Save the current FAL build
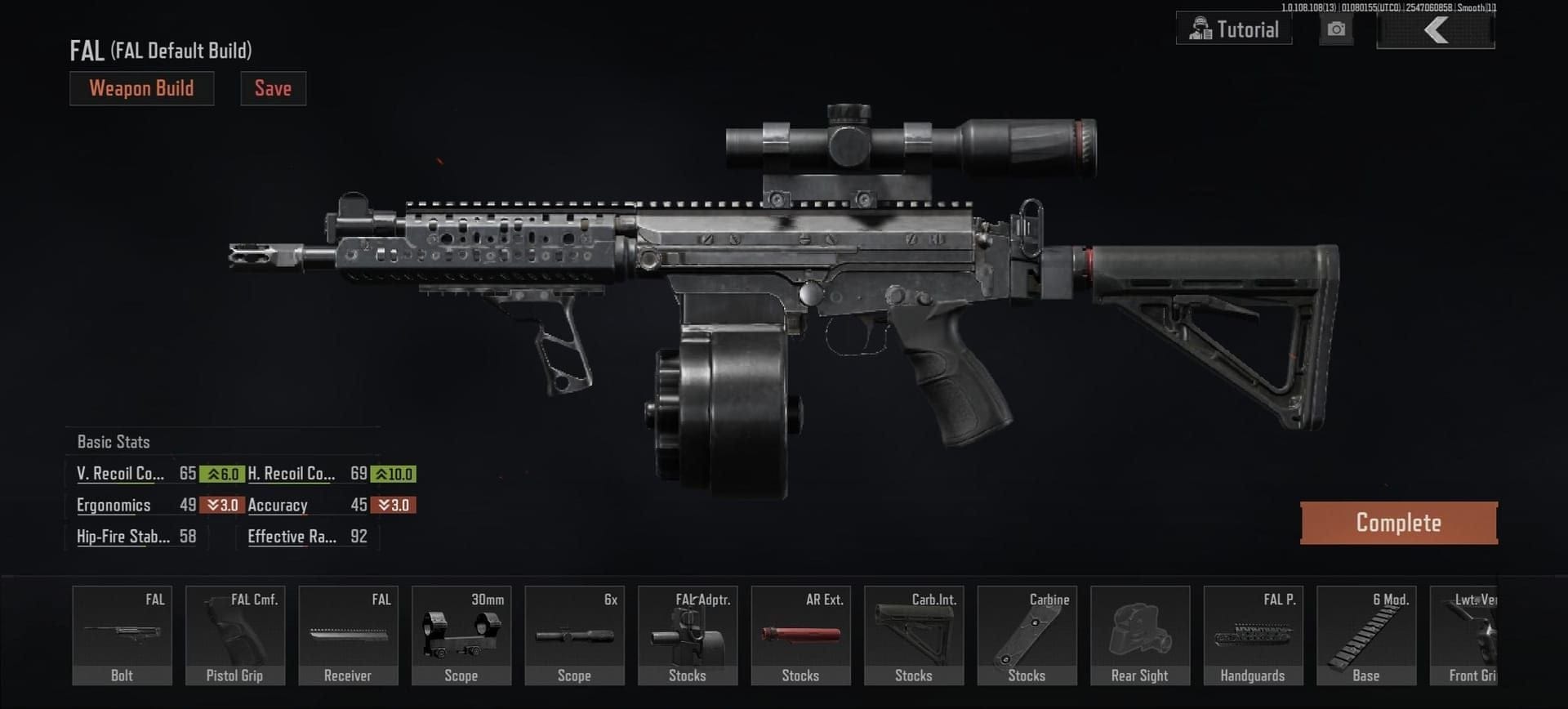Viewport: 1568px width, 709px height. (273, 88)
